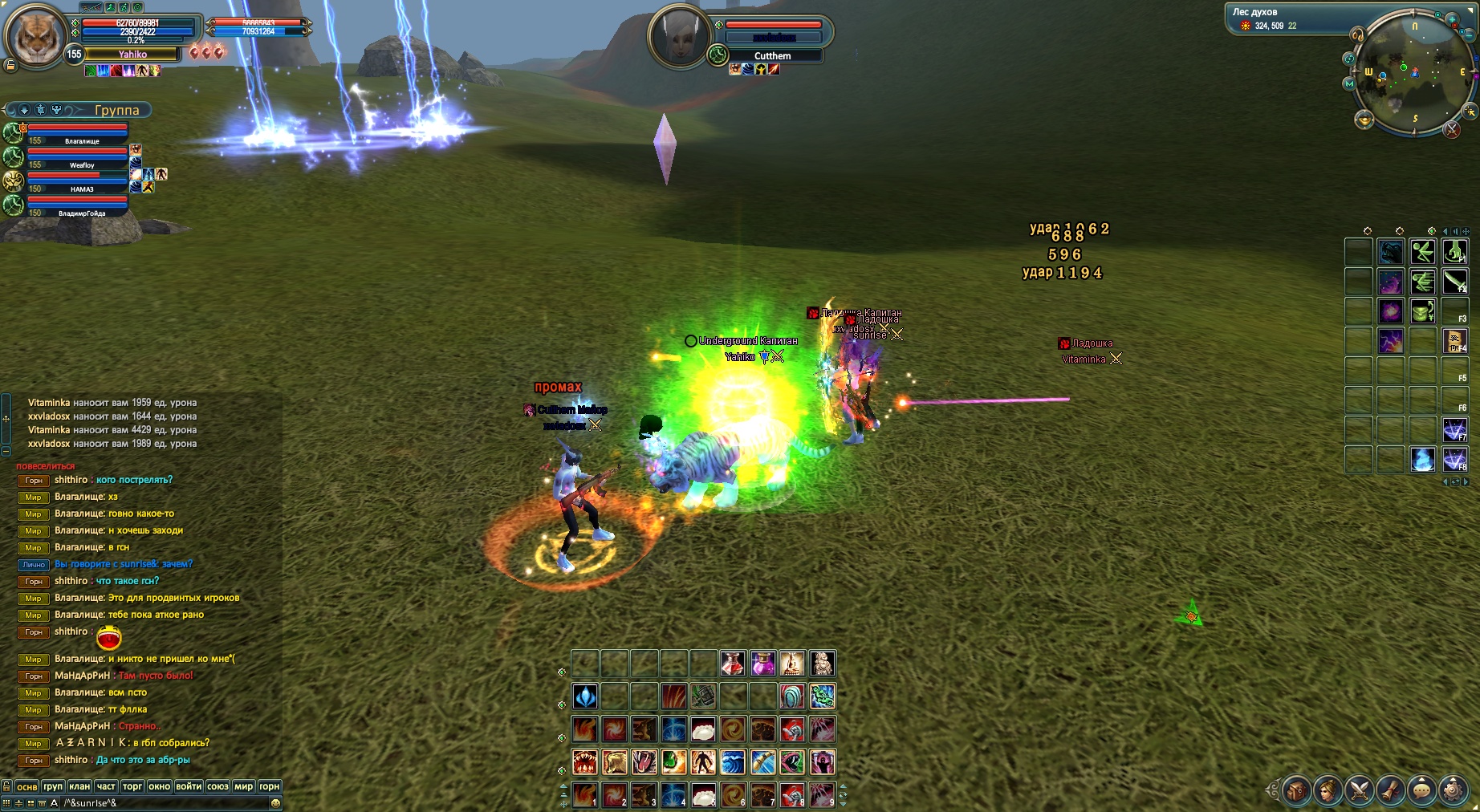Open the crossed-swords skills menu

1359,790
